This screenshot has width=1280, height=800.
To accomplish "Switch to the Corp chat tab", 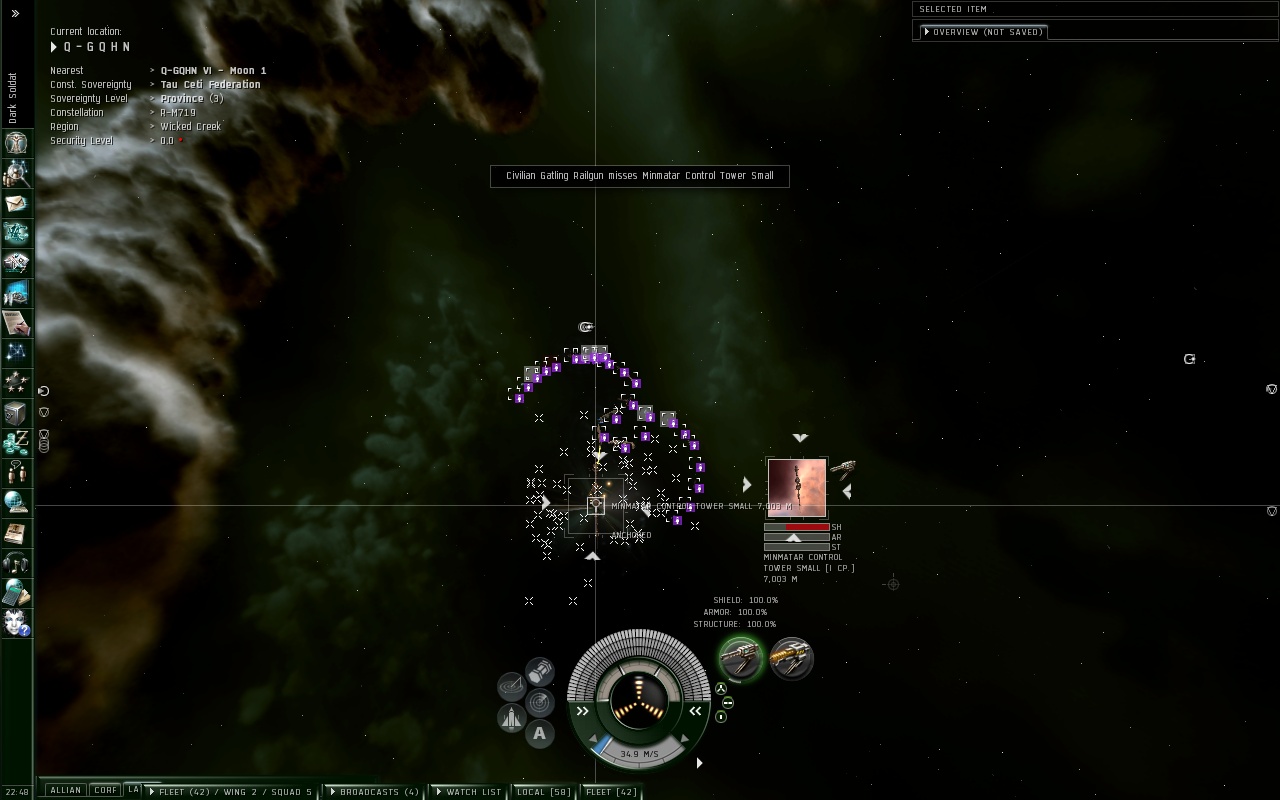I will [105, 791].
